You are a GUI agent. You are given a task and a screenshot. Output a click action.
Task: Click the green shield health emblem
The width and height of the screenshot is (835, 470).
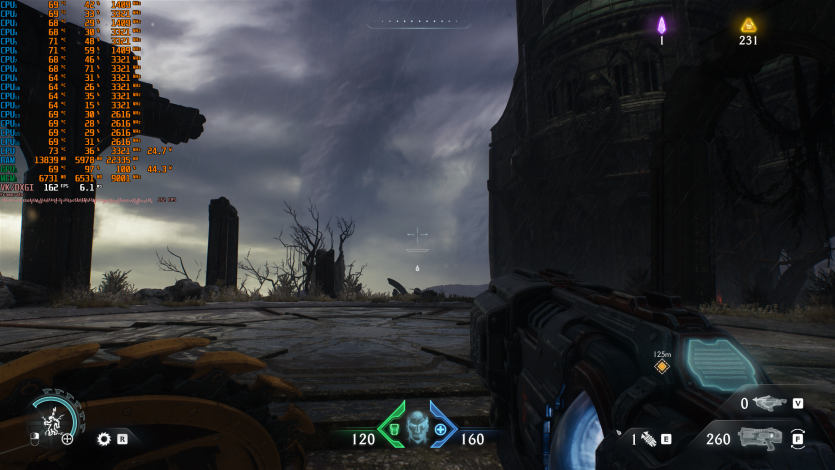point(394,429)
